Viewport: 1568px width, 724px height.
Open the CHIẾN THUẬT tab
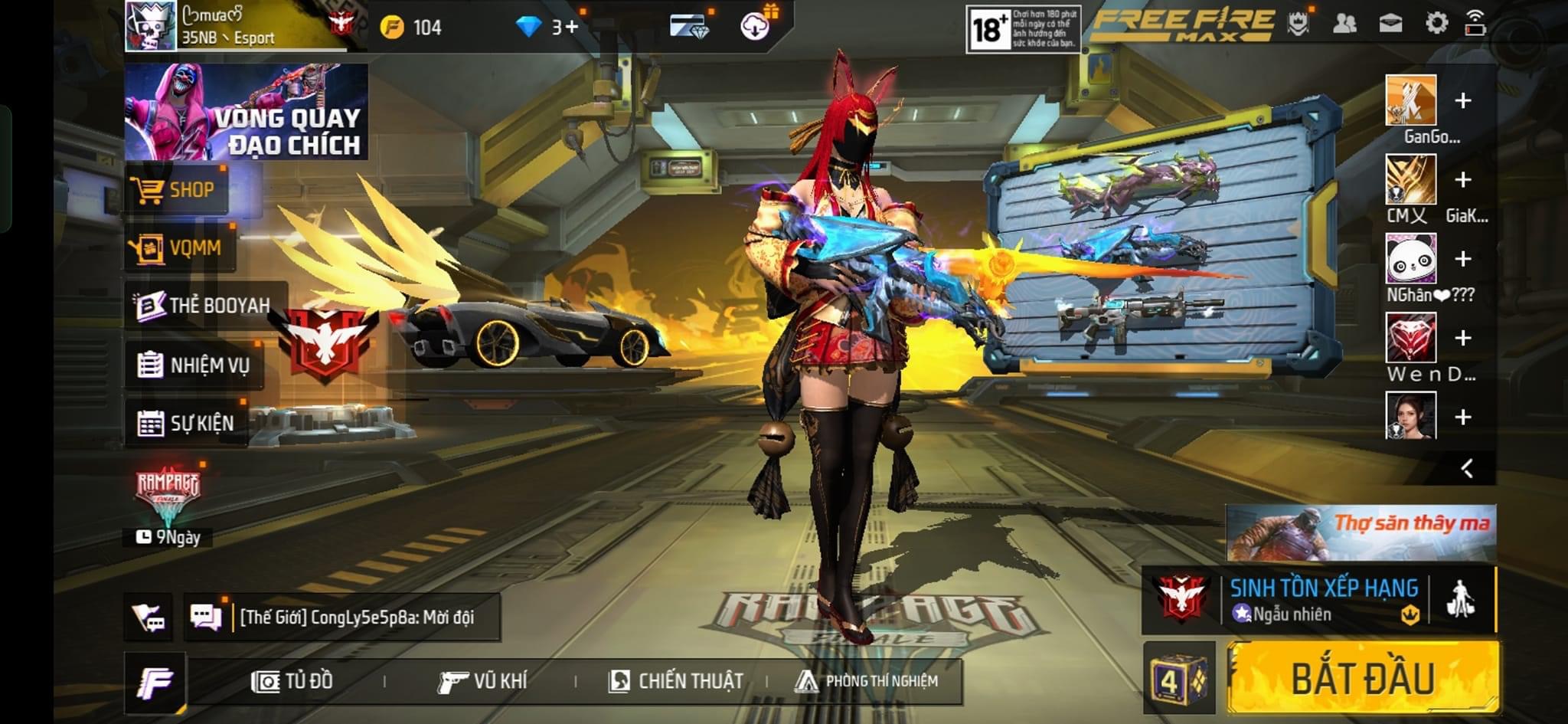point(676,681)
